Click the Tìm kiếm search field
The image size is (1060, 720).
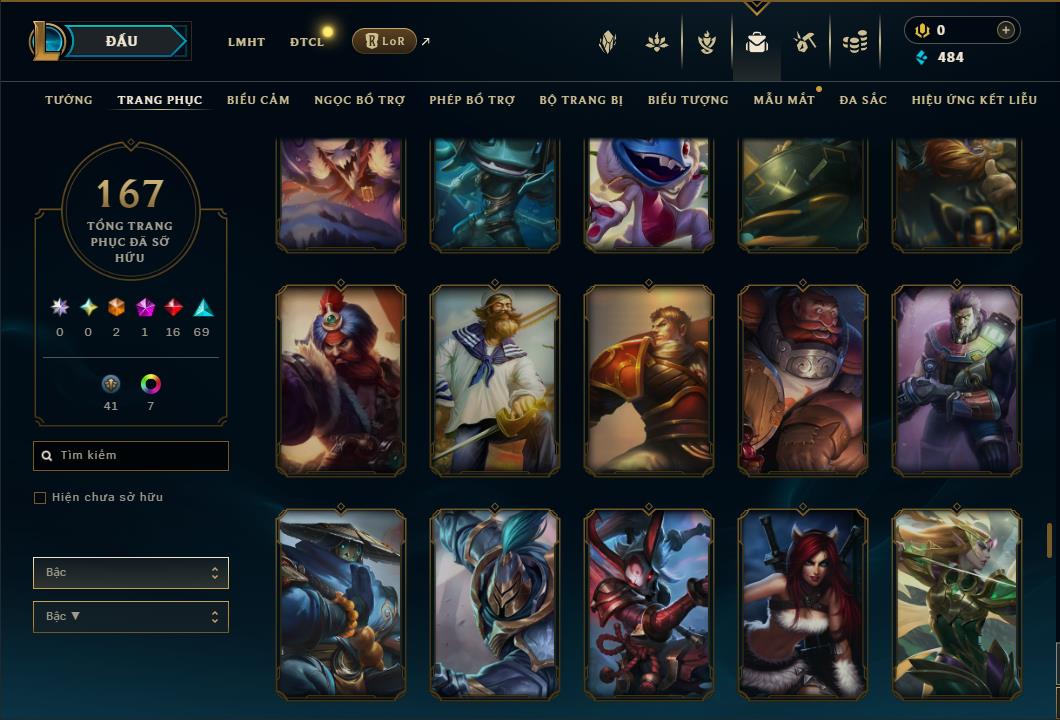pos(131,456)
